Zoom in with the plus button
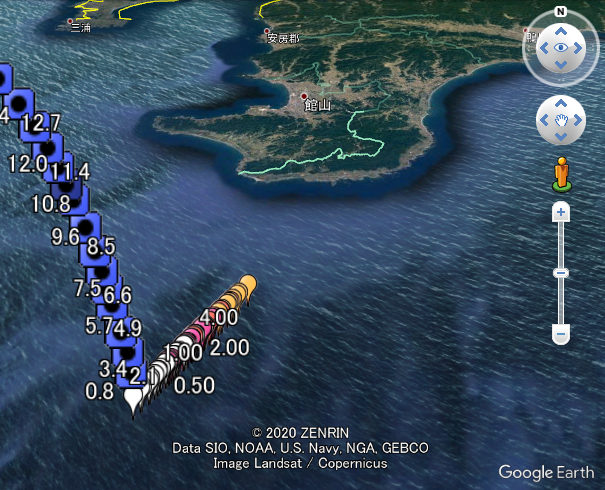This screenshot has height=490, width=605. coord(561,212)
